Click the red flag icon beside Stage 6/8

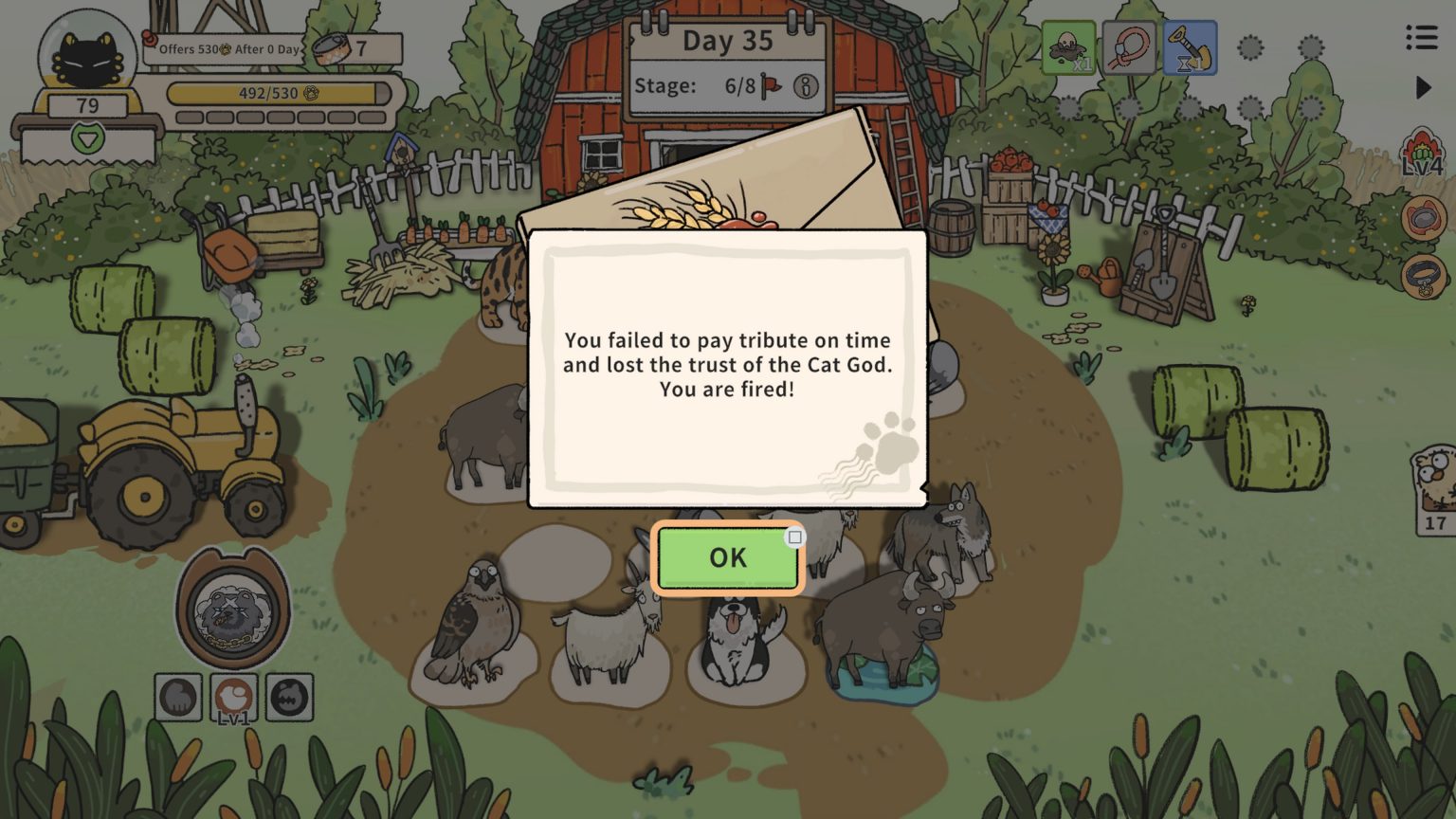[x=773, y=84]
